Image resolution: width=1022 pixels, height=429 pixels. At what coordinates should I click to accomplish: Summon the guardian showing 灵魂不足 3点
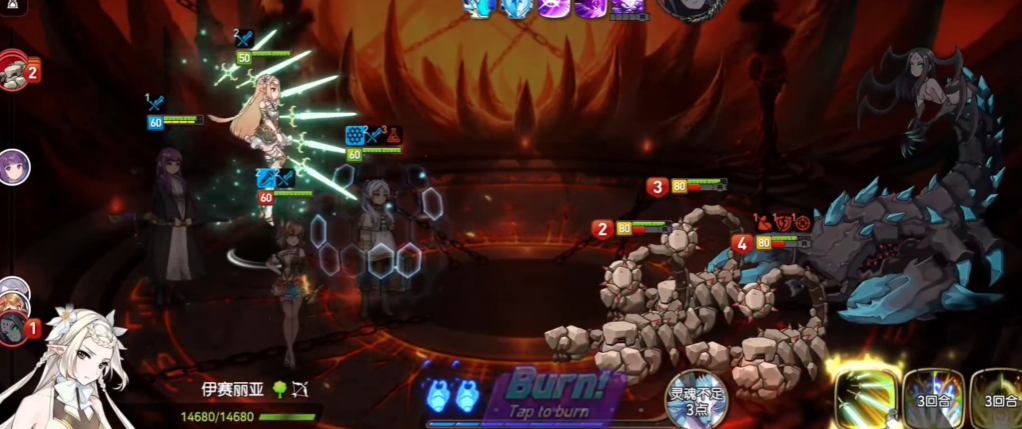(697, 399)
